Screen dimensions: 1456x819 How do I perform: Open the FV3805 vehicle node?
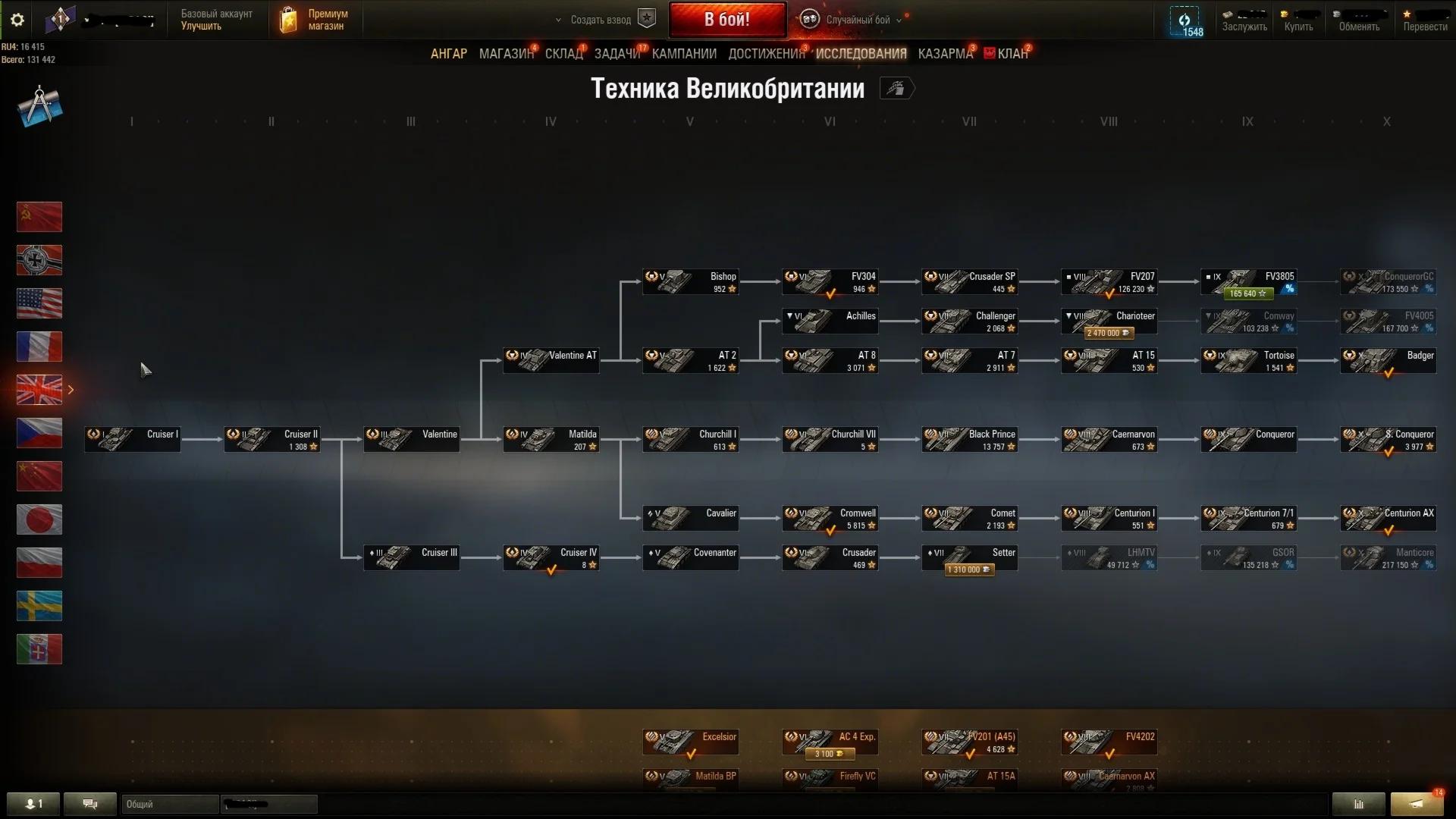[x=1248, y=283]
